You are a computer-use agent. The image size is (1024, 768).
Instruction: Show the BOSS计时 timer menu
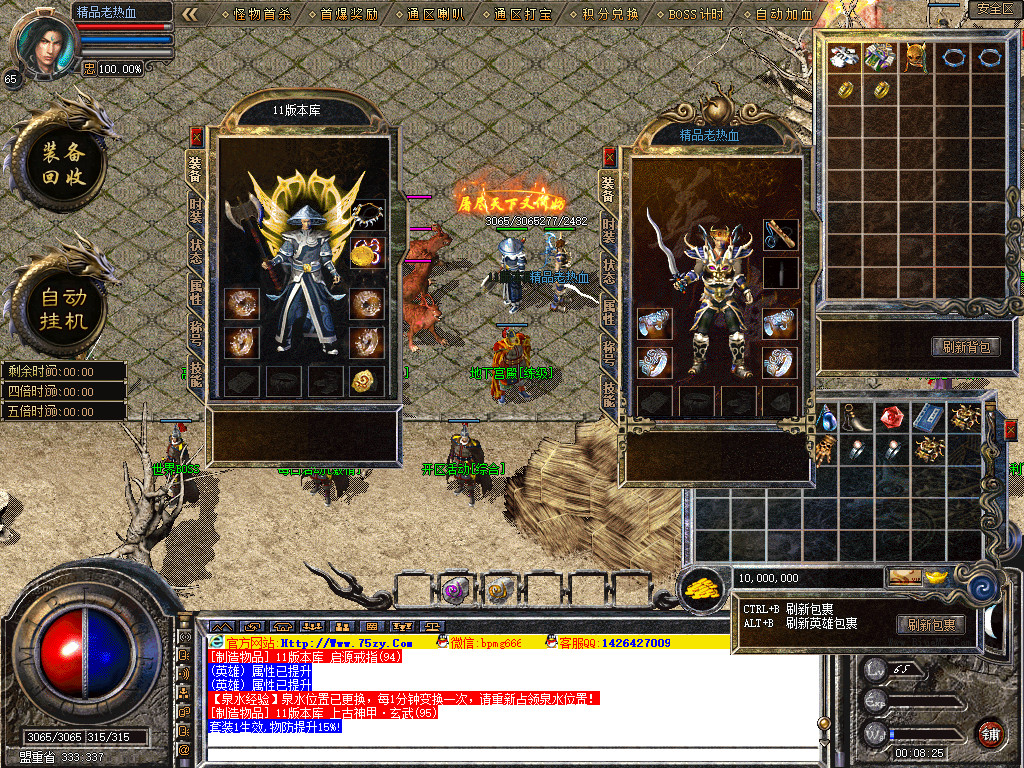696,14
